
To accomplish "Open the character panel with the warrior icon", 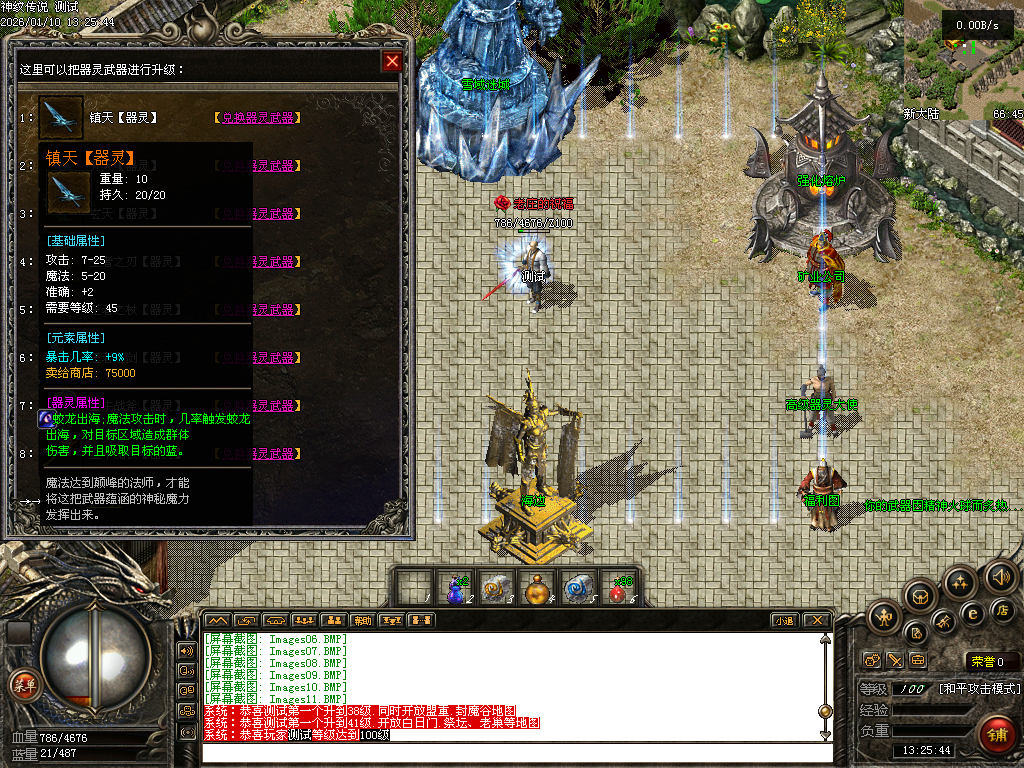I will pos(884,615).
